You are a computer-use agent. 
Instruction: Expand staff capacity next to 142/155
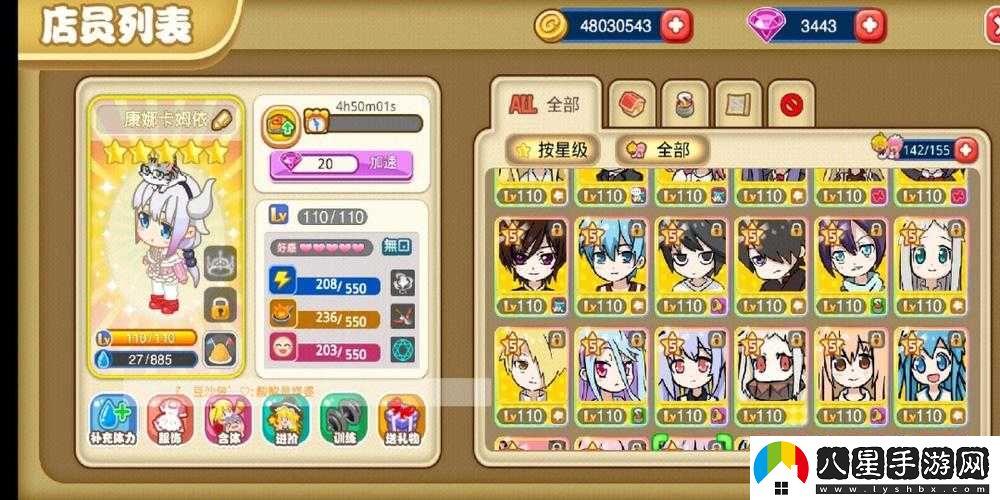click(966, 150)
